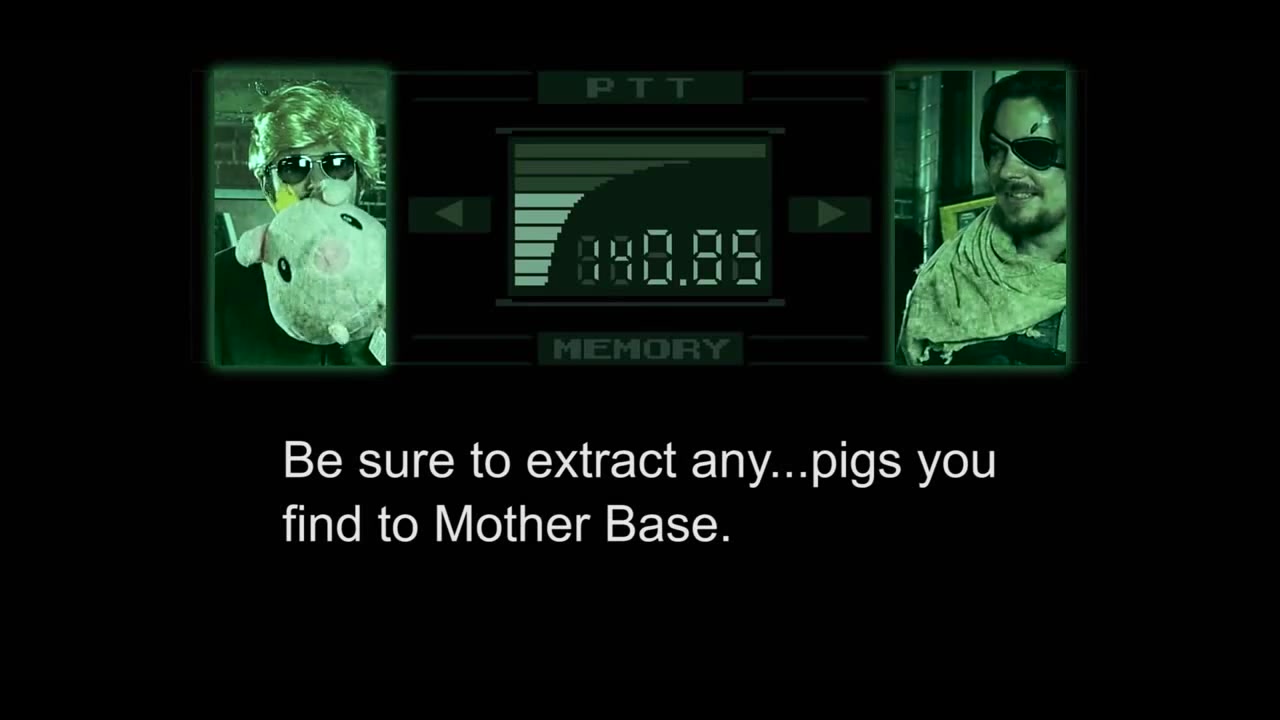This screenshot has height=720, width=1280.
Task: Switch to the right caller's portrait panel
Action: (x=981, y=216)
